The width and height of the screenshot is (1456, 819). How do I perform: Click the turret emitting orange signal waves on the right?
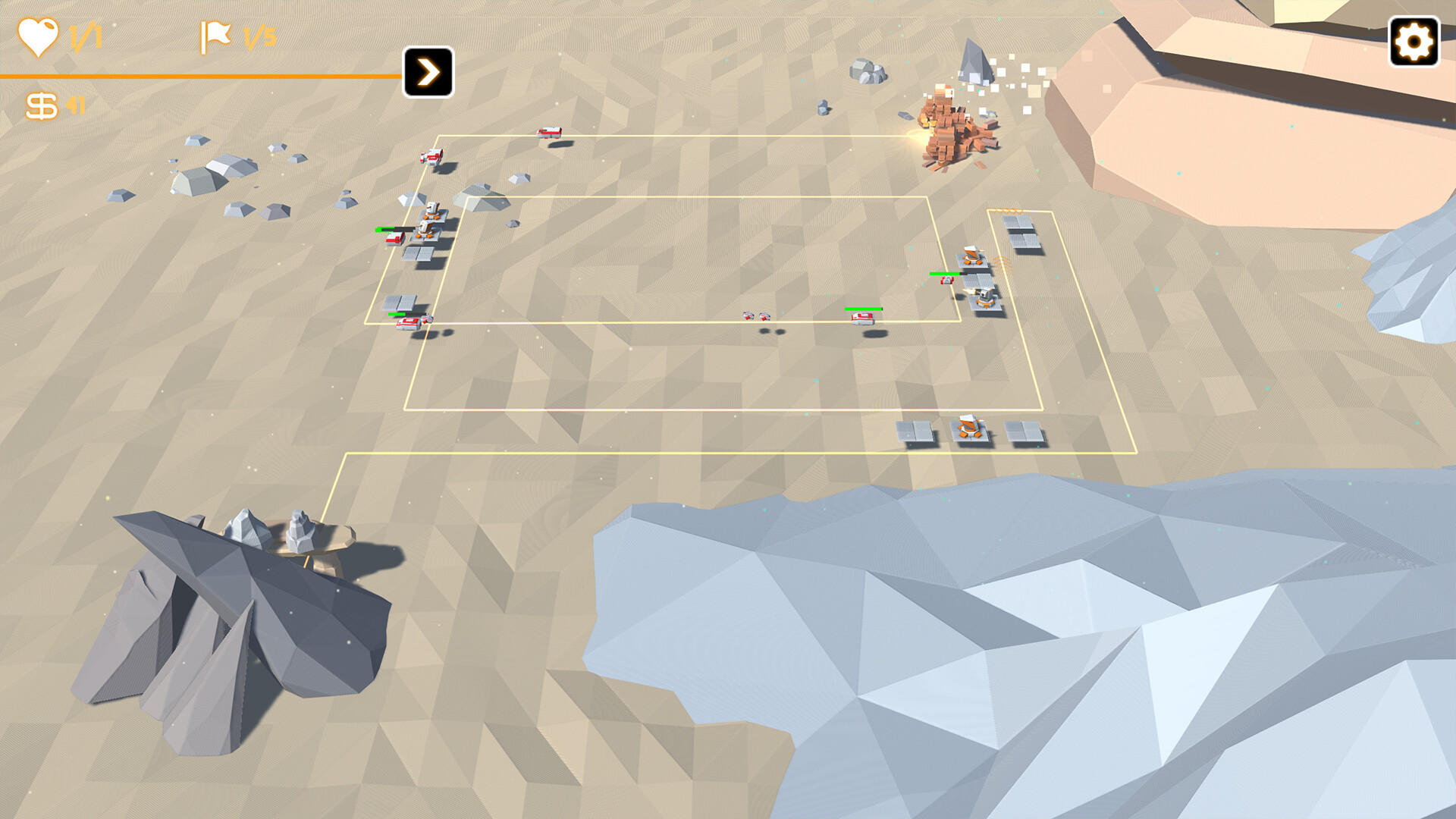973,256
